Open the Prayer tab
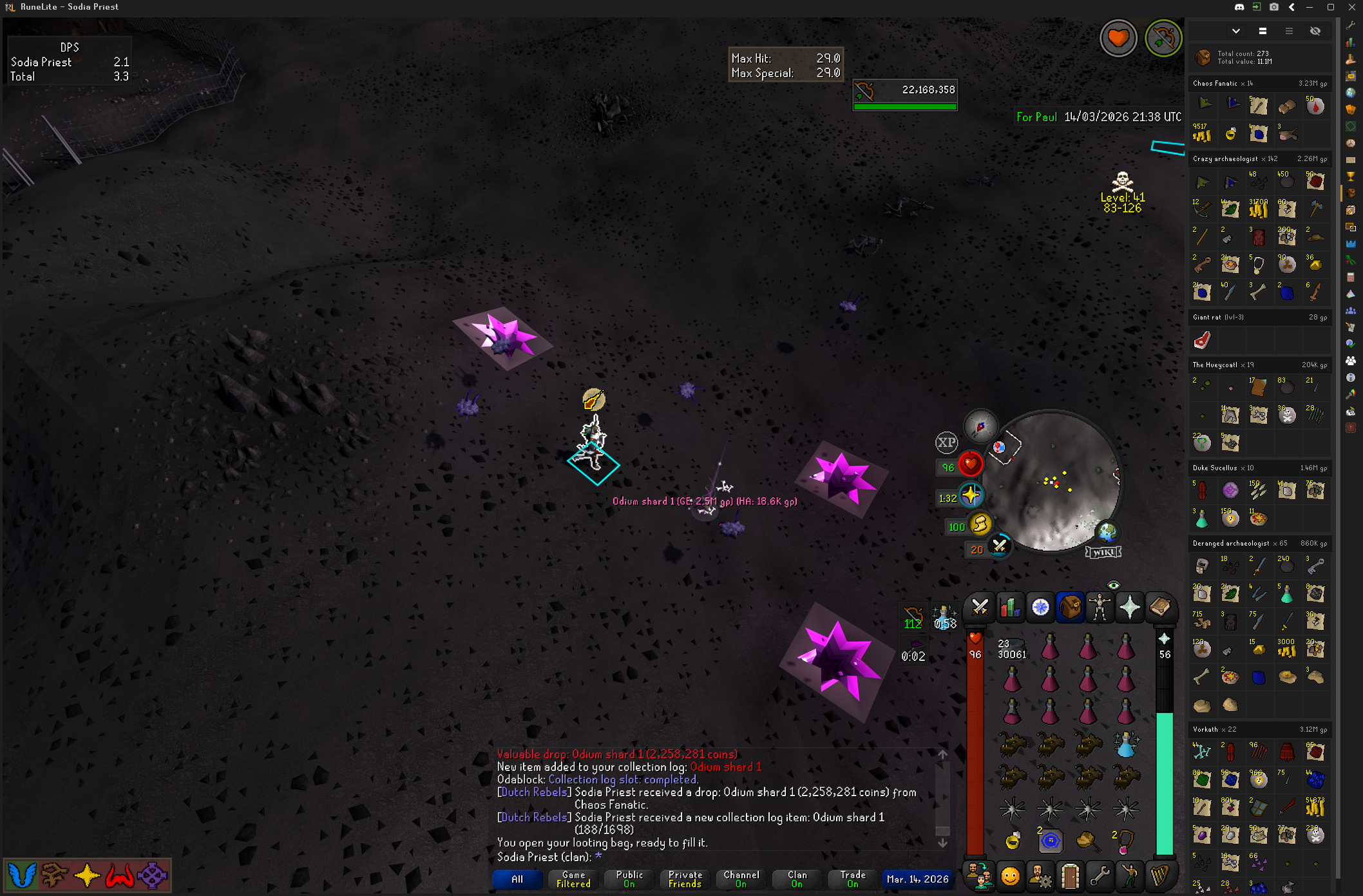The image size is (1363, 896). [x=1130, y=607]
